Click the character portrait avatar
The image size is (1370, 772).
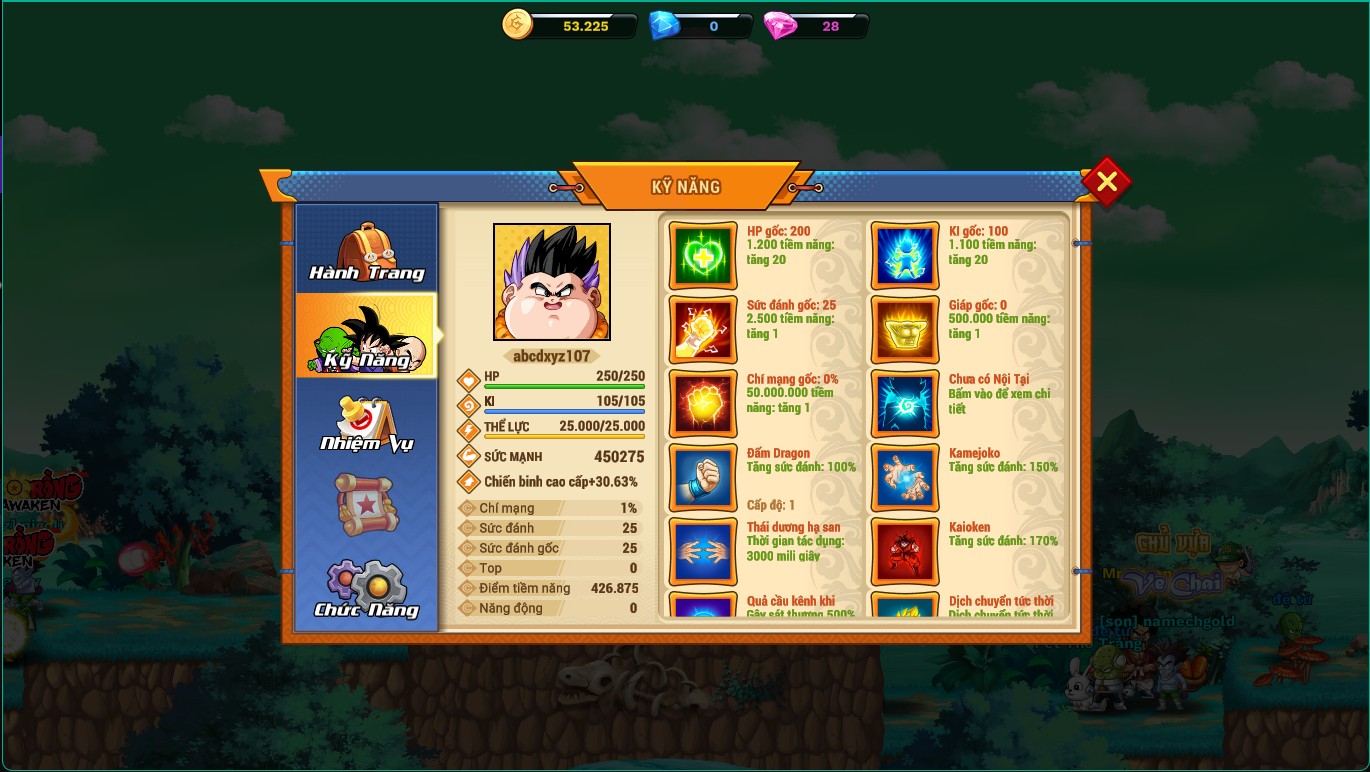552,282
